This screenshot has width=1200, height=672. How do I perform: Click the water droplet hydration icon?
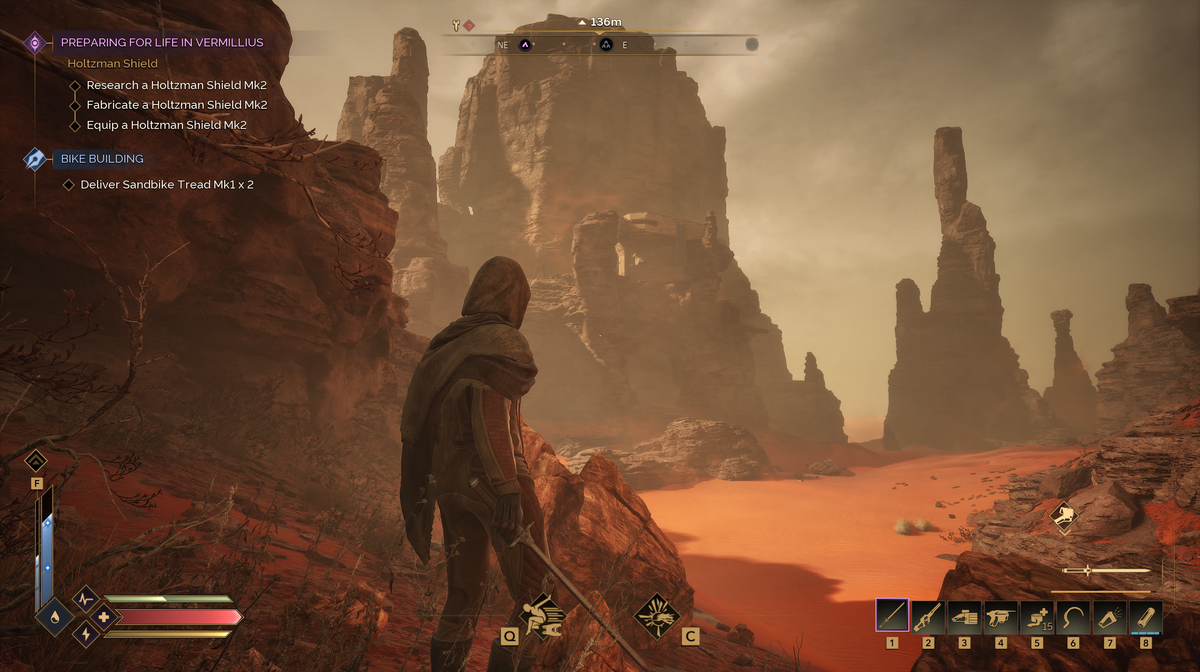tap(54, 618)
